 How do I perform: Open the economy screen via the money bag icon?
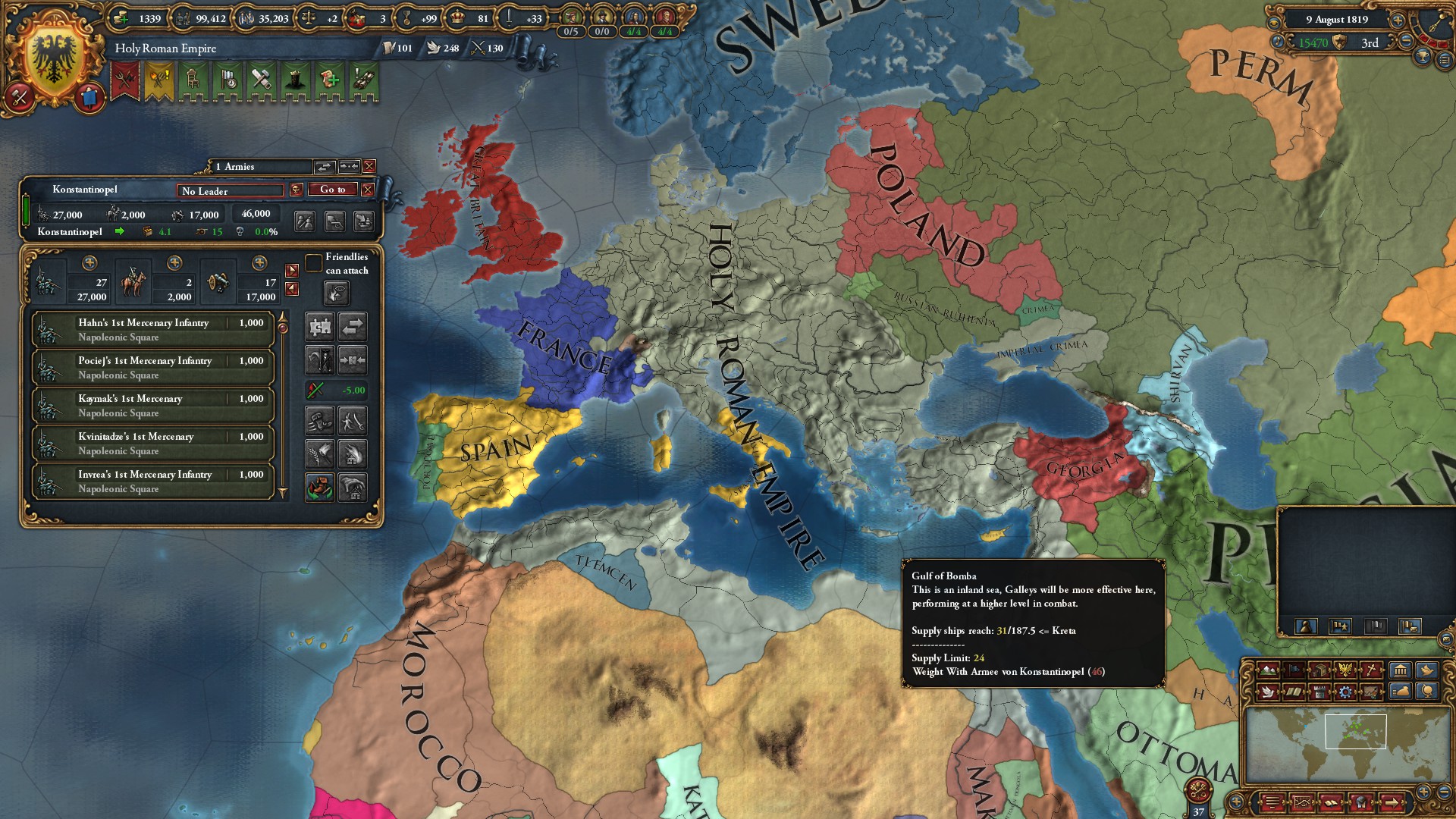pos(1399,692)
